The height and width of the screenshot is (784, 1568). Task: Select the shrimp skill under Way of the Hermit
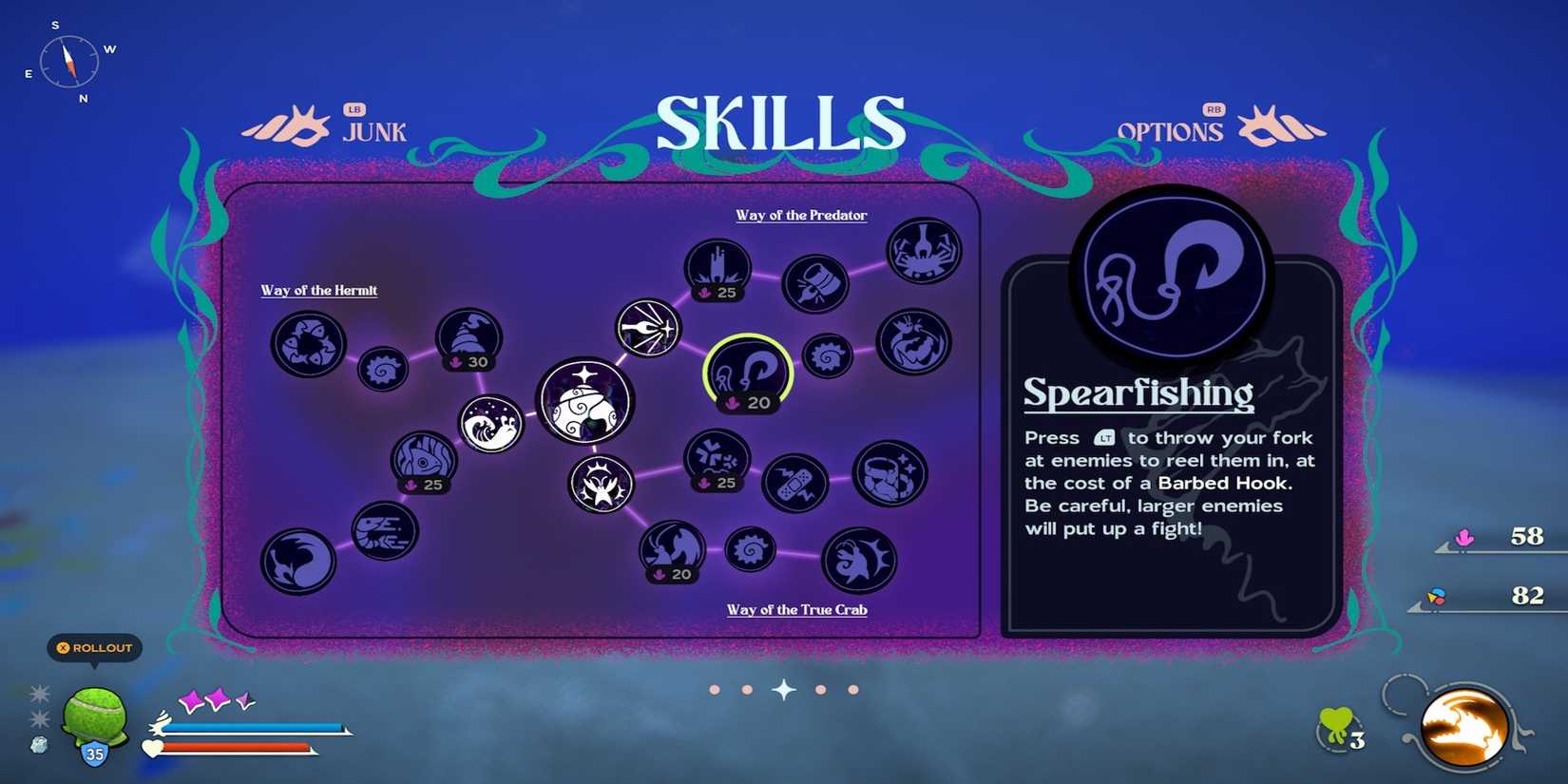(383, 533)
